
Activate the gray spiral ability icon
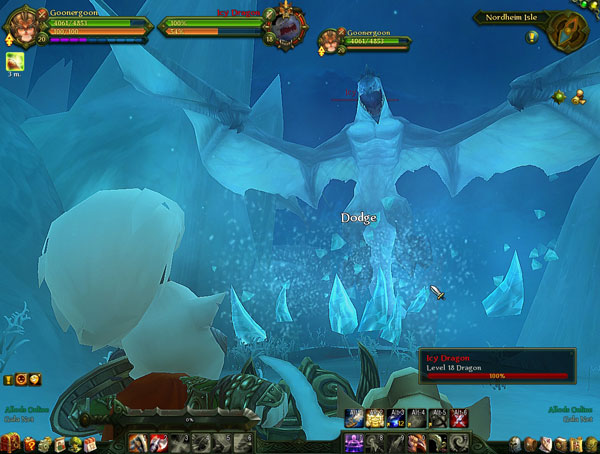461,441
